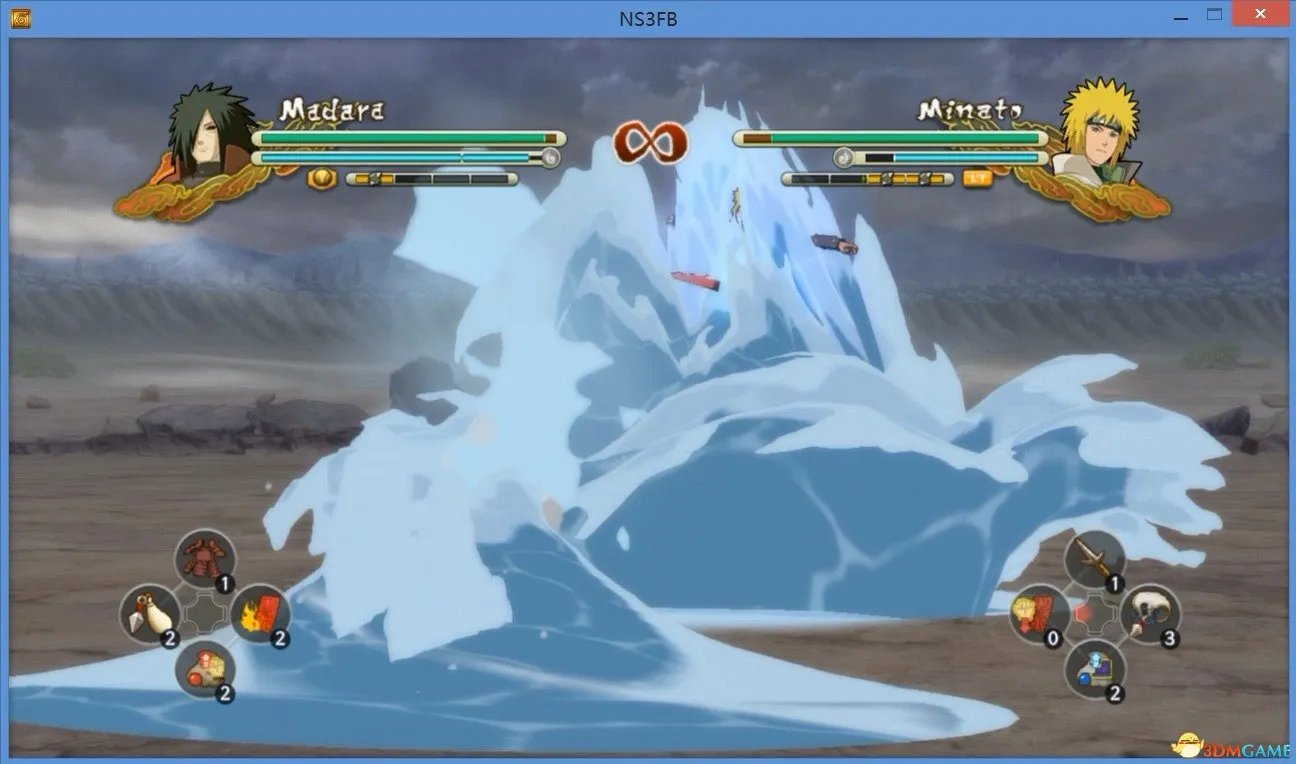Select Minato's golden kunai item slot
This screenshot has height=764, width=1296.
pos(1094,558)
